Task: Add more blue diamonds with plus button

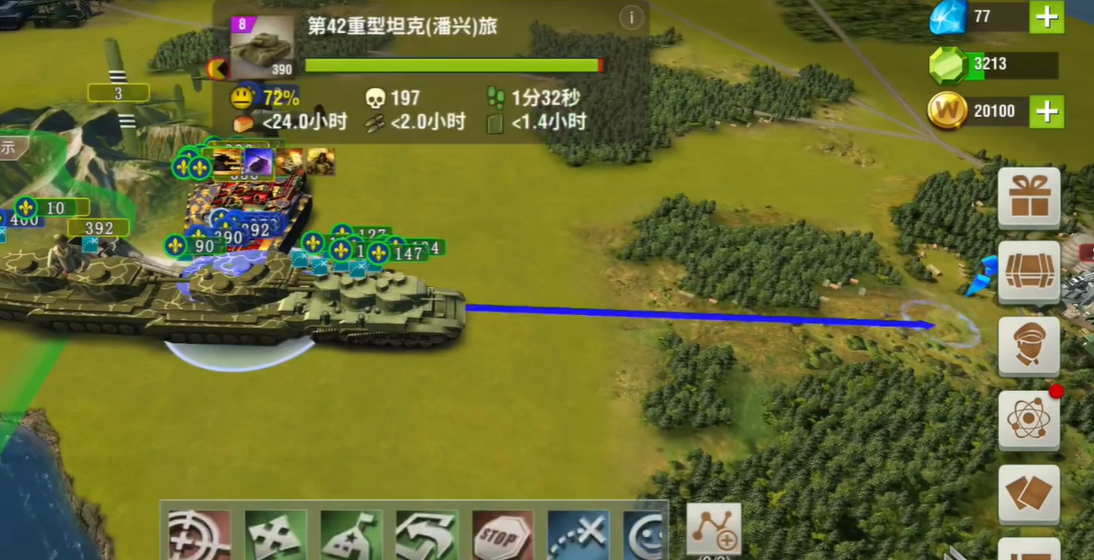Action: (x=1046, y=17)
